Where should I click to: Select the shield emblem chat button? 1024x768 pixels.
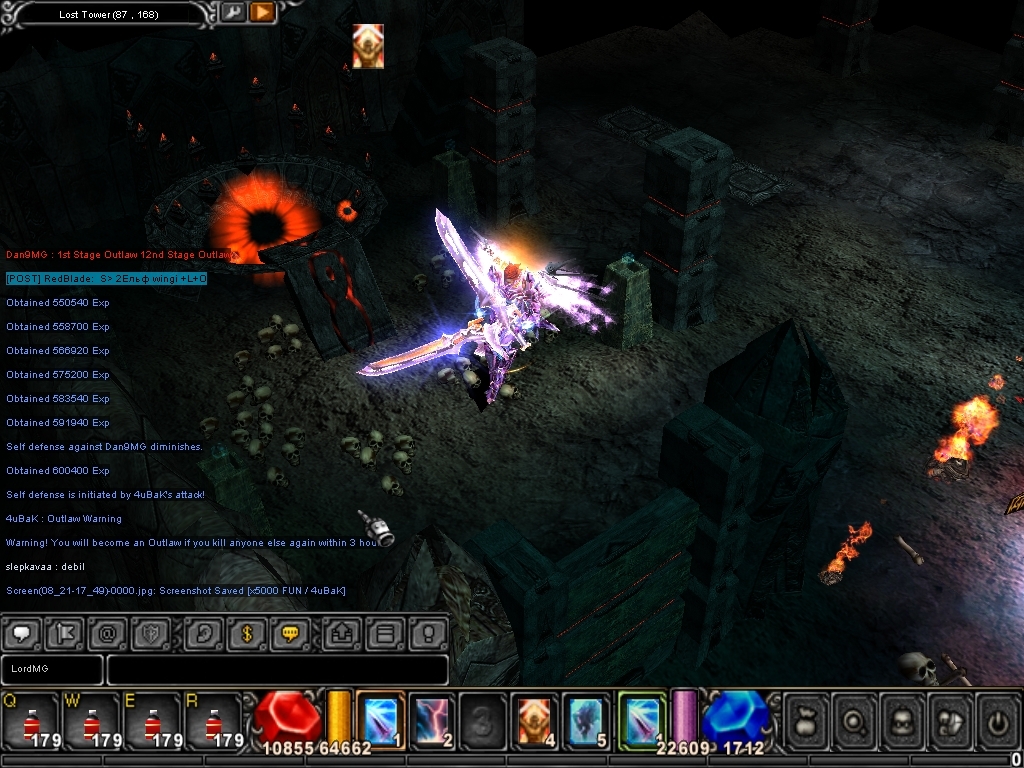[150, 634]
